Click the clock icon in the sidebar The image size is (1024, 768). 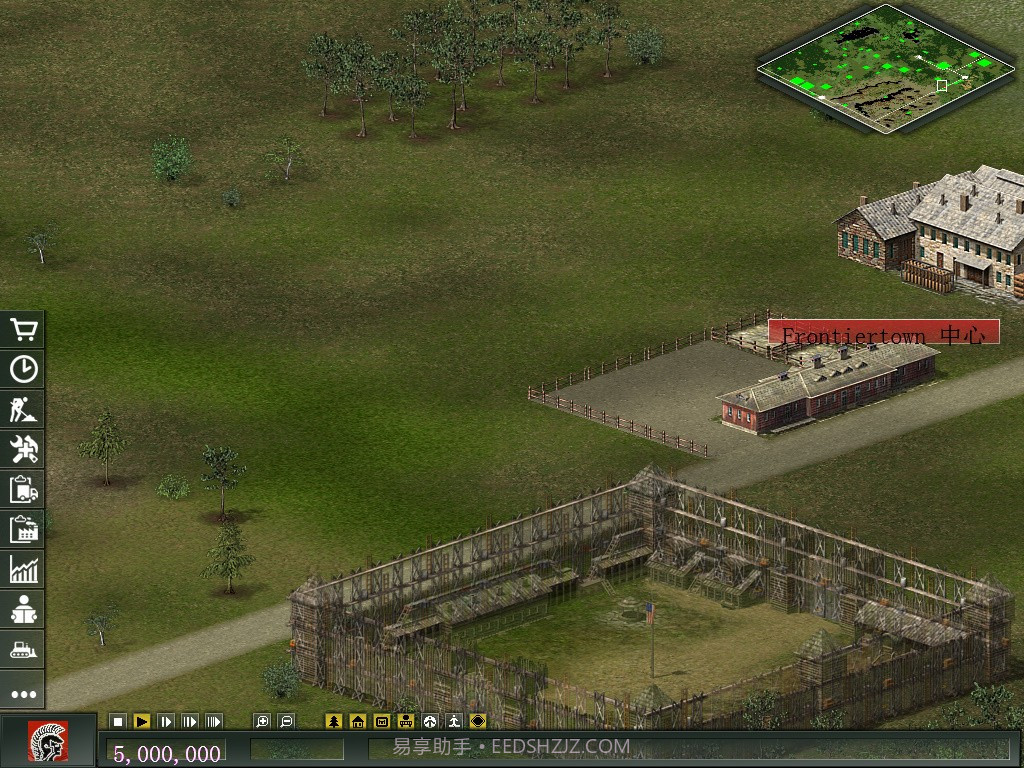click(x=23, y=369)
